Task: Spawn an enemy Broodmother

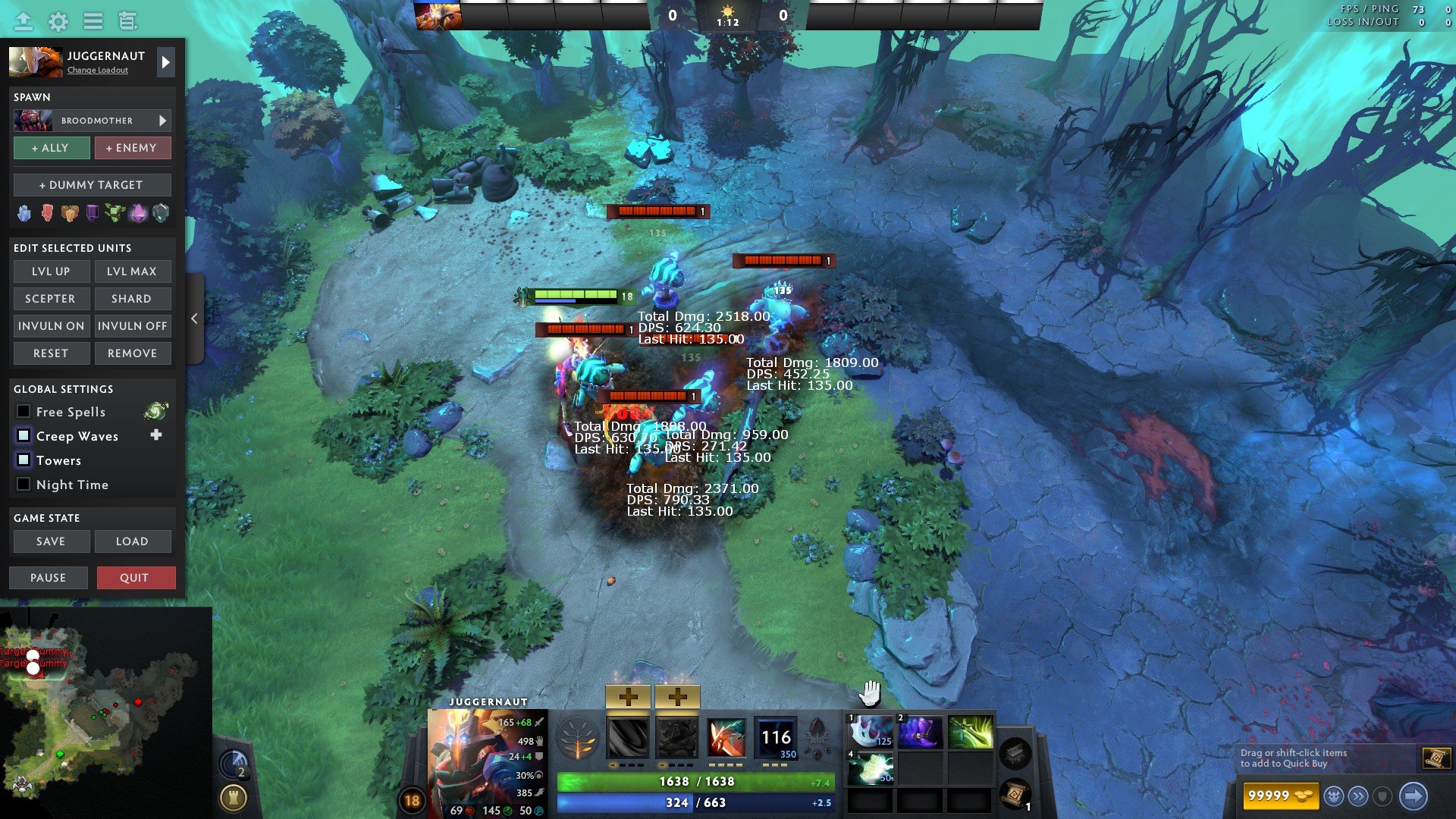Action: click(132, 148)
